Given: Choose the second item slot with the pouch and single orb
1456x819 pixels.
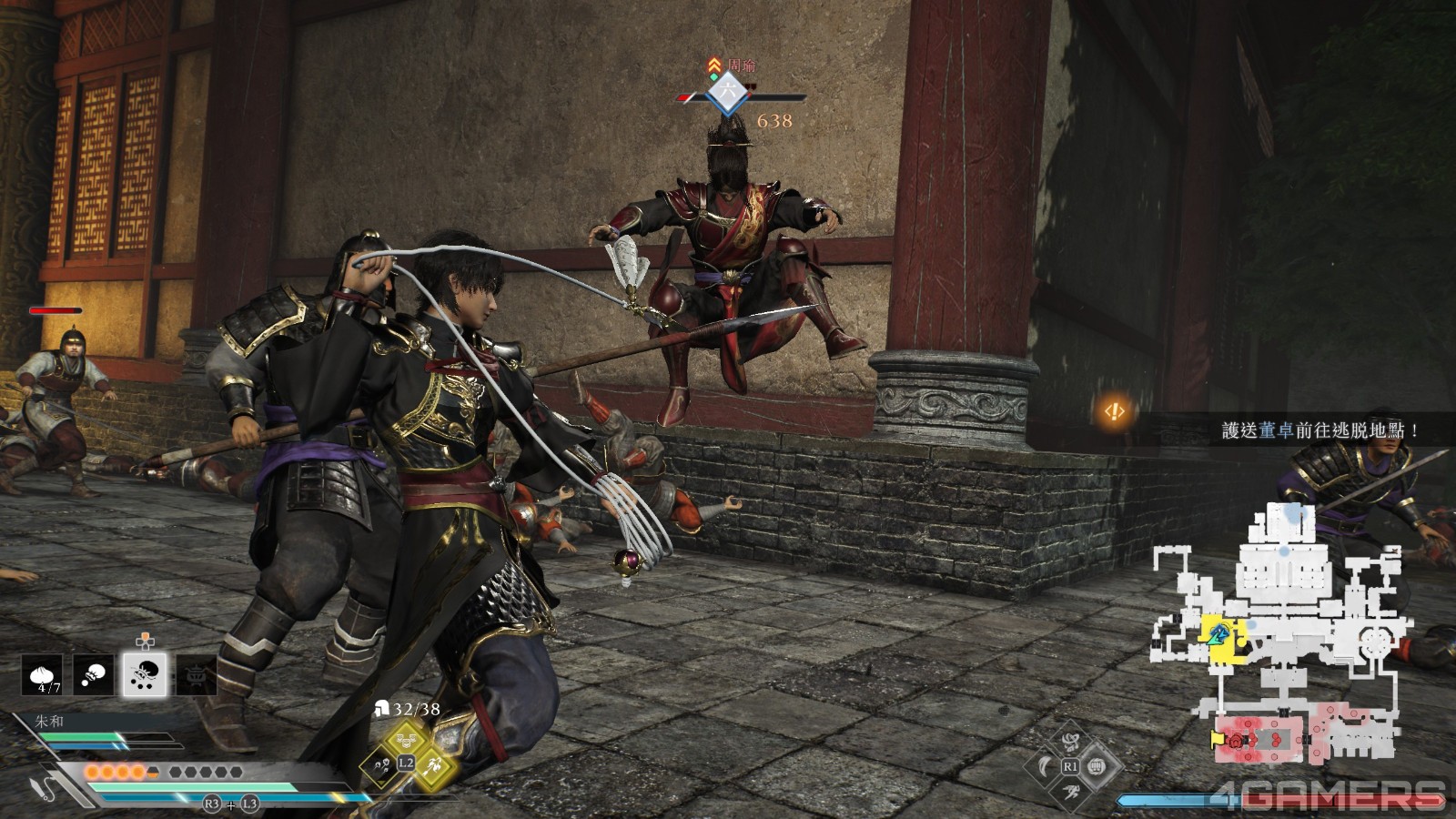Looking at the screenshot, I should click(x=93, y=675).
